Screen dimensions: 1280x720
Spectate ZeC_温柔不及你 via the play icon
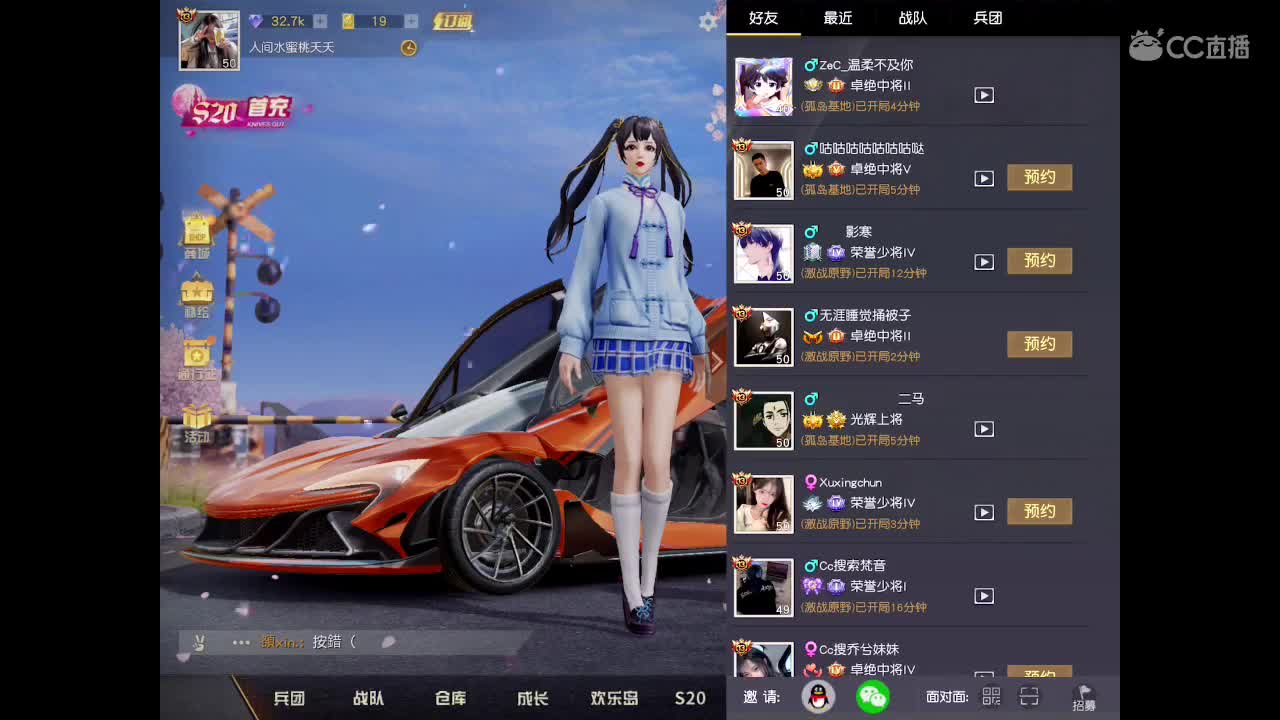tap(983, 95)
